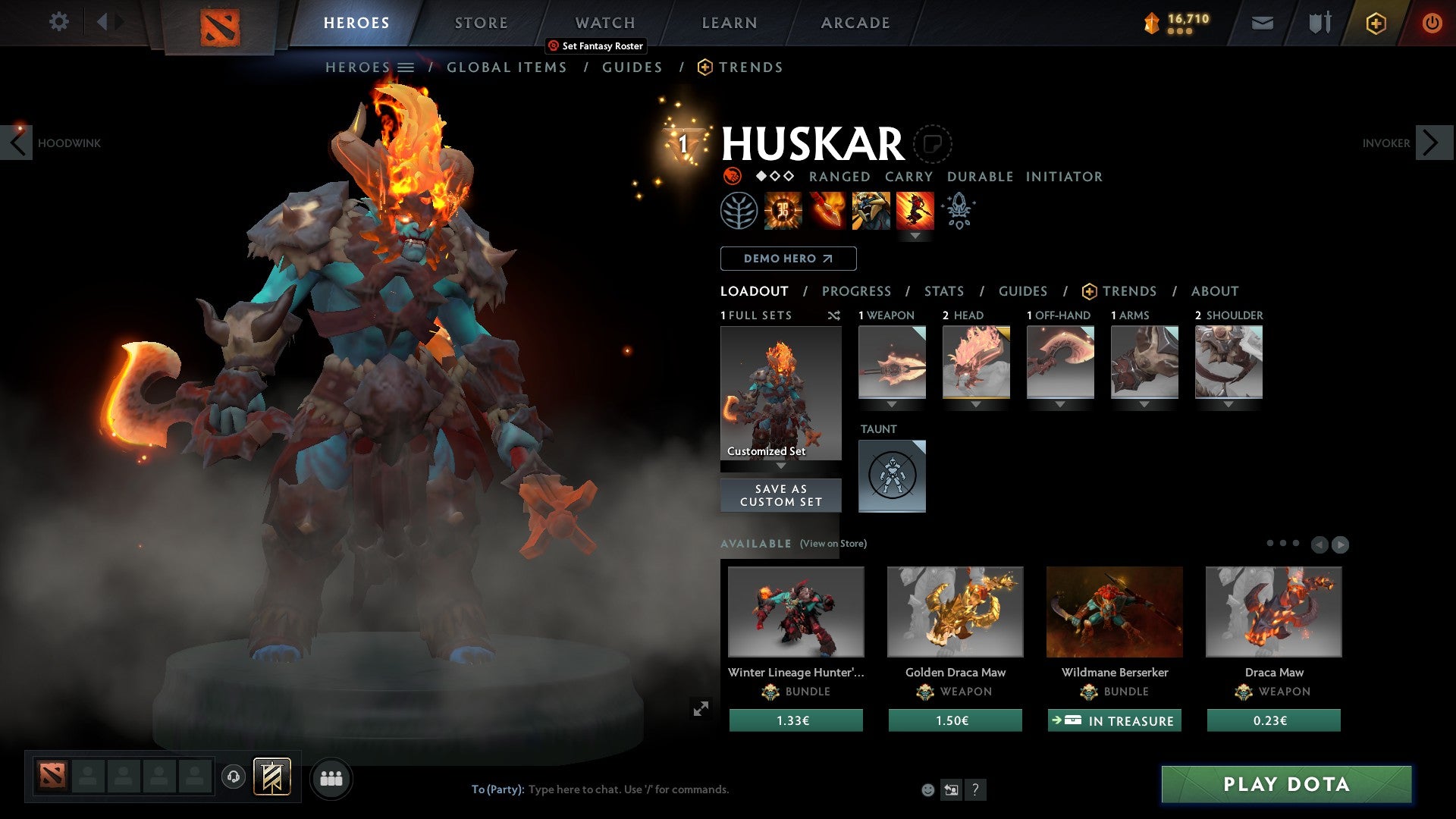The width and height of the screenshot is (1456, 819).
Task: Open the Arcade menu item
Action: (x=855, y=23)
